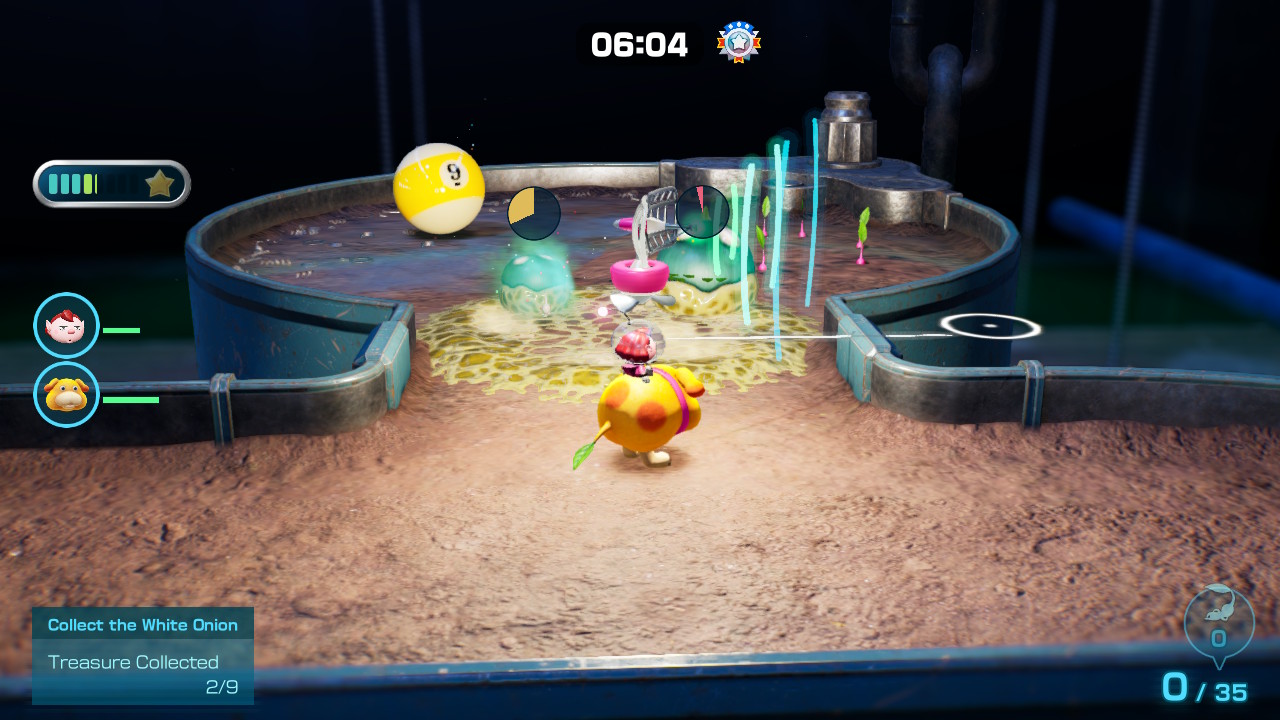Image resolution: width=1280 pixels, height=720 pixels.
Task: Toggle the striped stamina segments in the gauge
Action: 75,183
